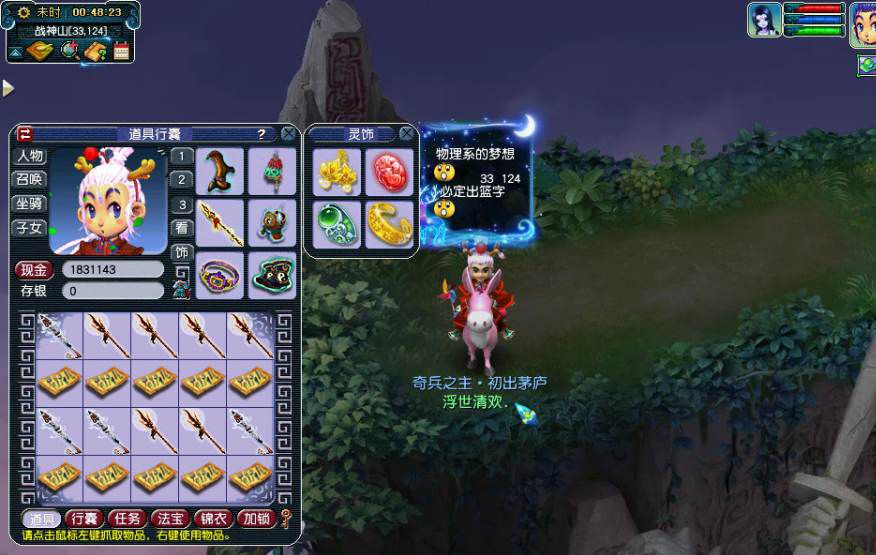
Task: Open the inventory help question mark
Action: (261, 134)
